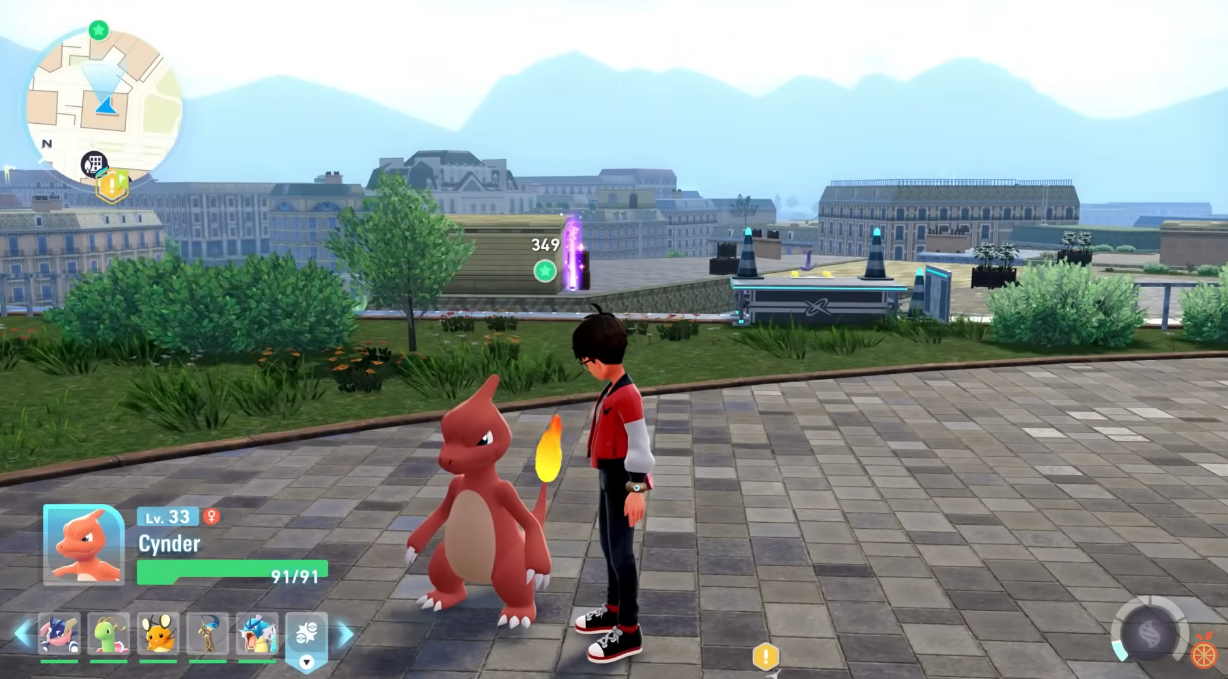The height and width of the screenshot is (679, 1228).
Task: Select the green star waypoint showing 349
Action: pos(544,270)
